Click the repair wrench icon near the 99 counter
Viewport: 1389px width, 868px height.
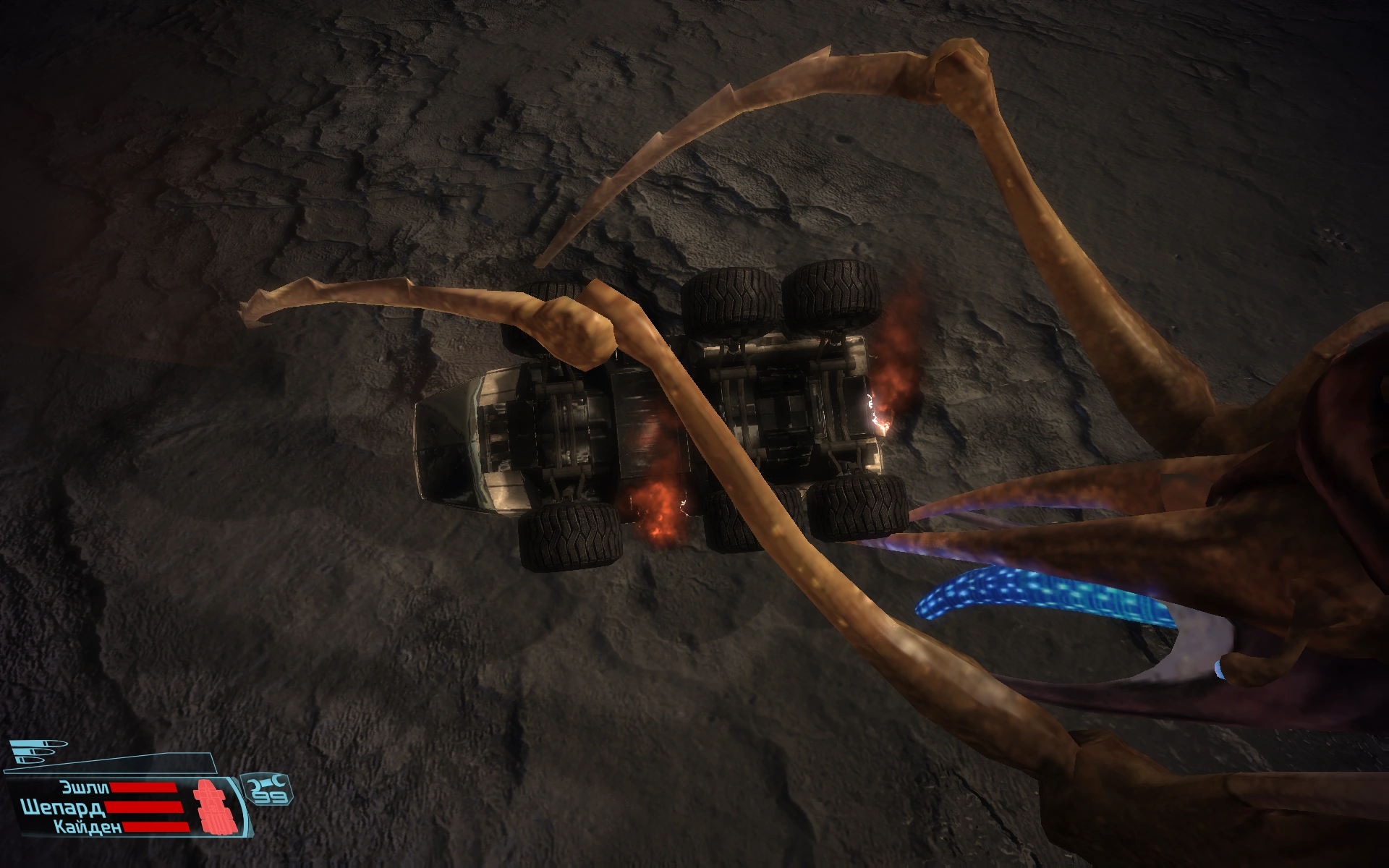point(265,784)
